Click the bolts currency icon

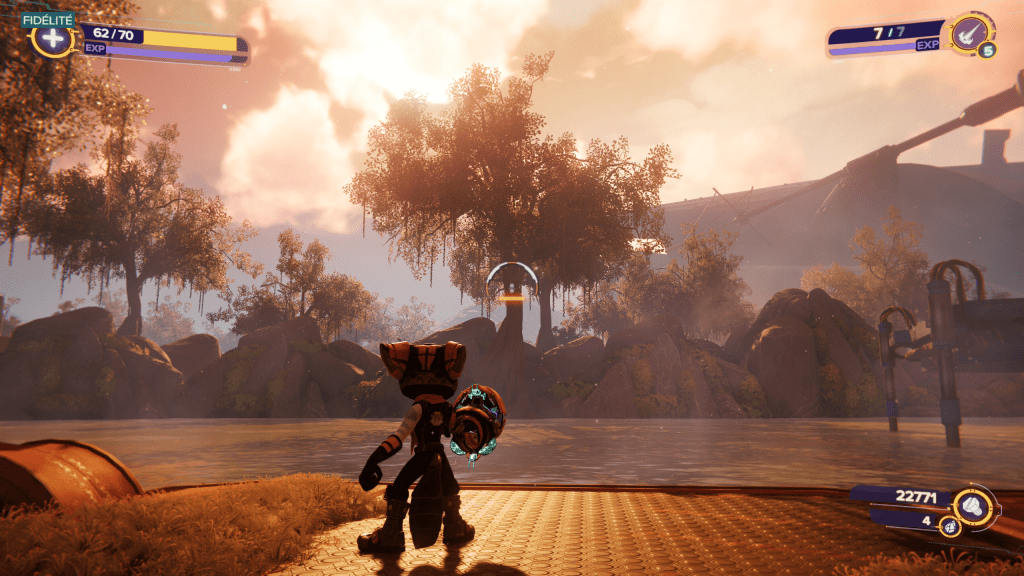pyautogui.click(x=973, y=506)
